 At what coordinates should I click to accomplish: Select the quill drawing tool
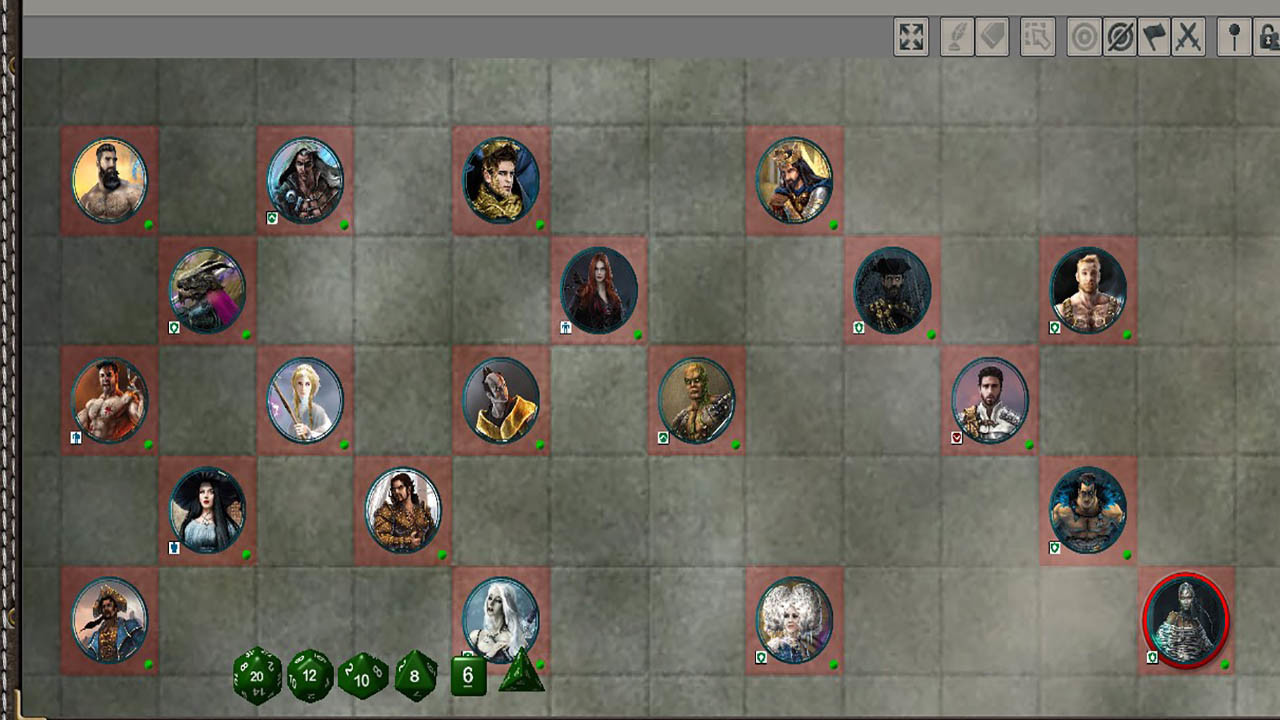click(958, 37)
